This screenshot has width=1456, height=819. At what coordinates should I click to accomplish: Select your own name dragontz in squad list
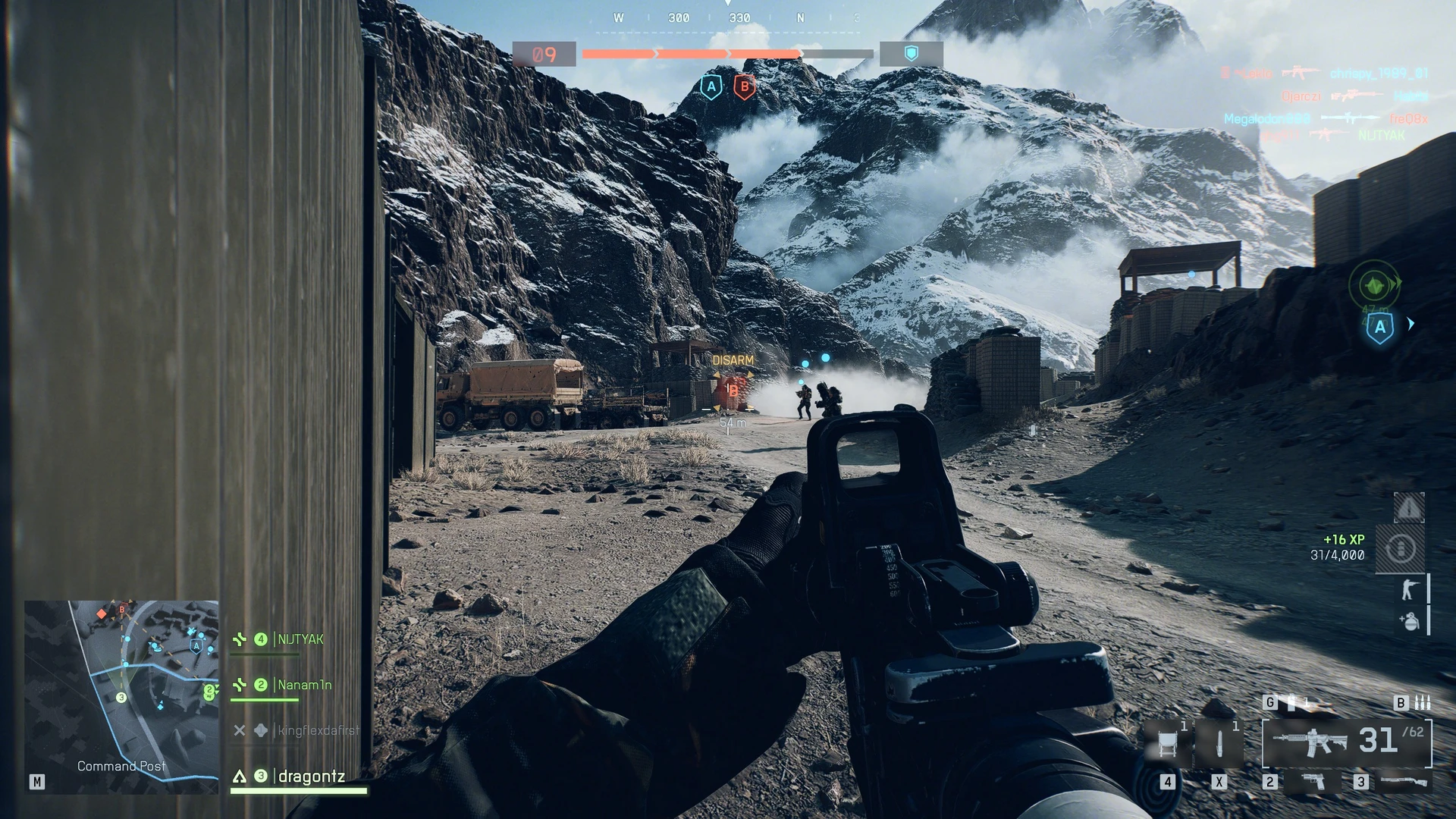(x=311, y=776)
